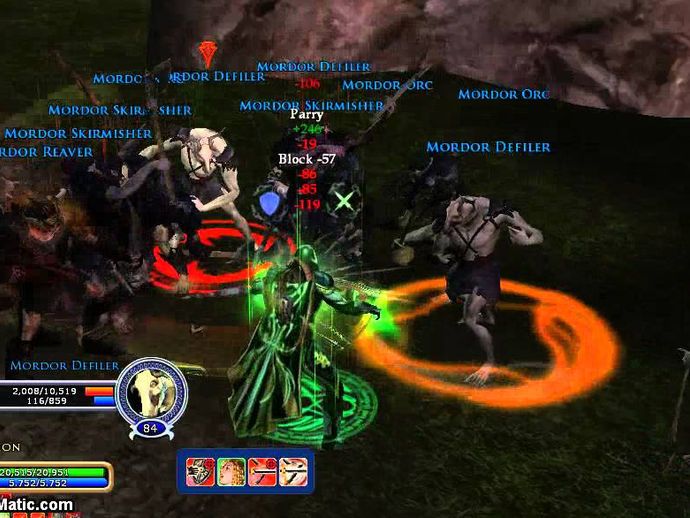Viewport: 690px width, 518px height.
Task: Activate the pale sword skill without crosshair
Action: tap(293, 471)
